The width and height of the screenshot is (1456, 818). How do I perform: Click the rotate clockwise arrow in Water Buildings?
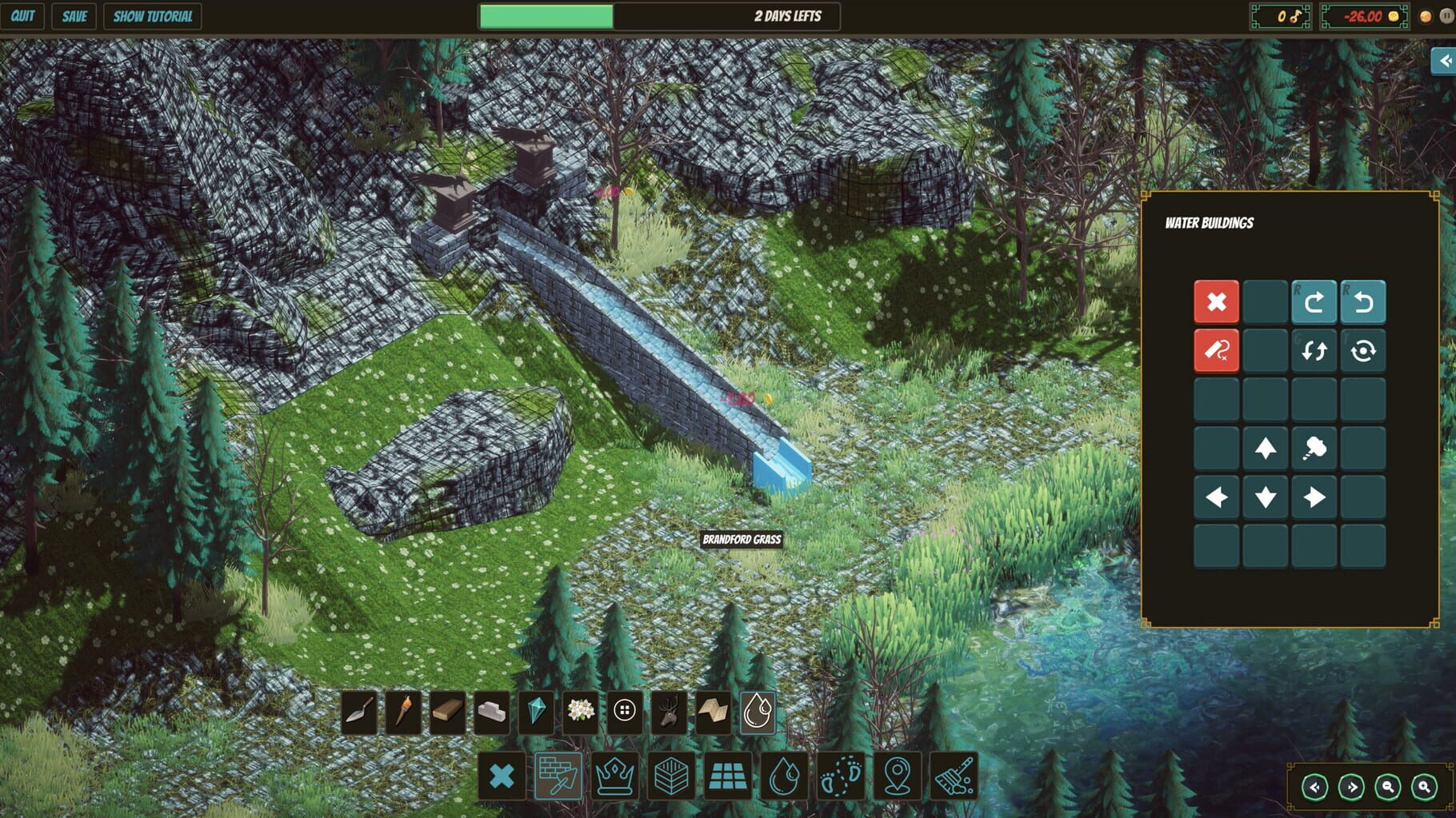click(x=1313, y=302)
